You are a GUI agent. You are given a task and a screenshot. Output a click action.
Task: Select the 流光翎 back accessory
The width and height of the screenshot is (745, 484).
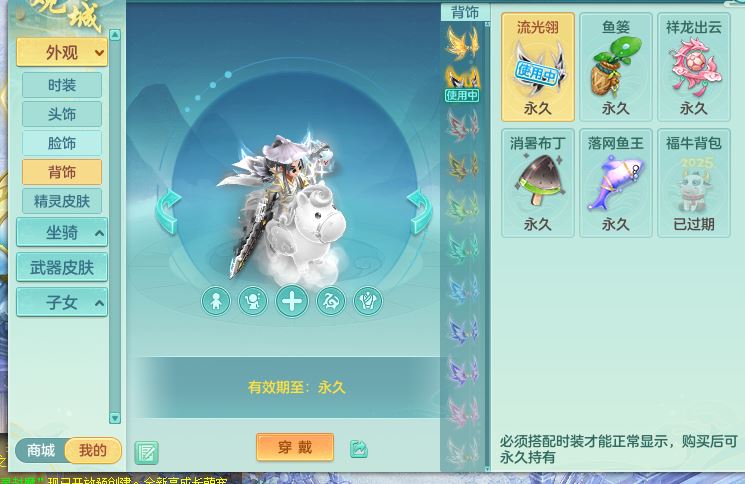[538, 67]
